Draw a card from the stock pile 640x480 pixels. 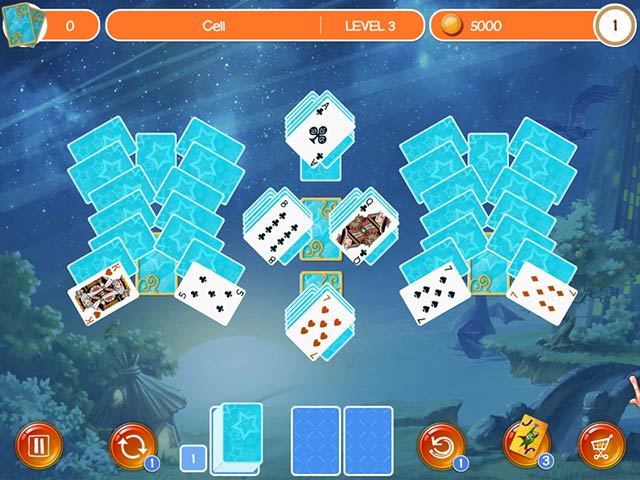[x=240, y=436]
